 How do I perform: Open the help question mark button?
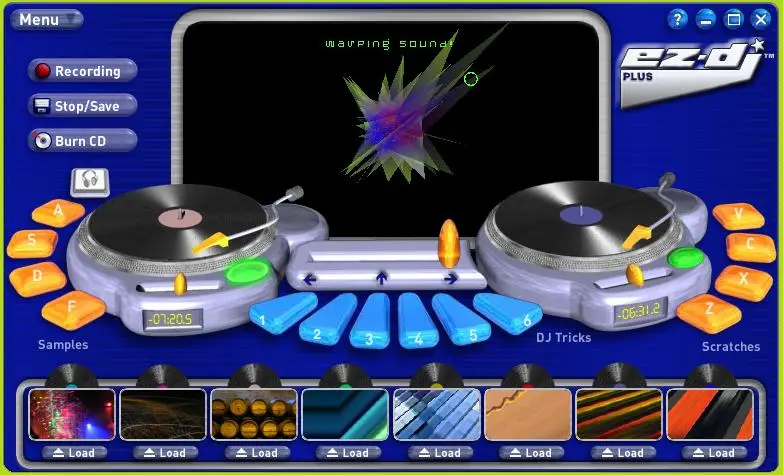coord(679,19)
